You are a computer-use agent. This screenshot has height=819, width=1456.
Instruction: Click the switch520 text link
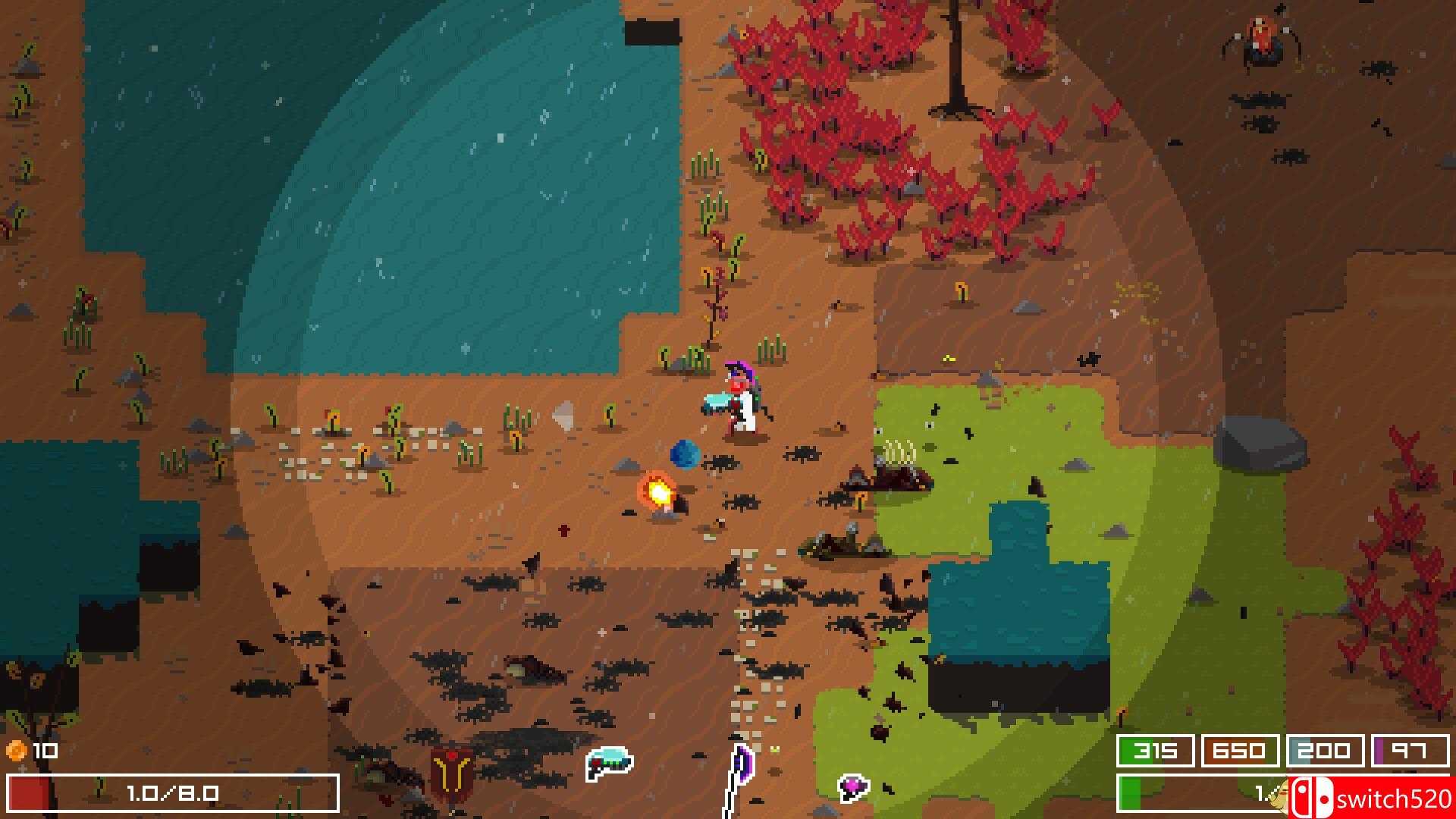click(x=1394, y=800)
